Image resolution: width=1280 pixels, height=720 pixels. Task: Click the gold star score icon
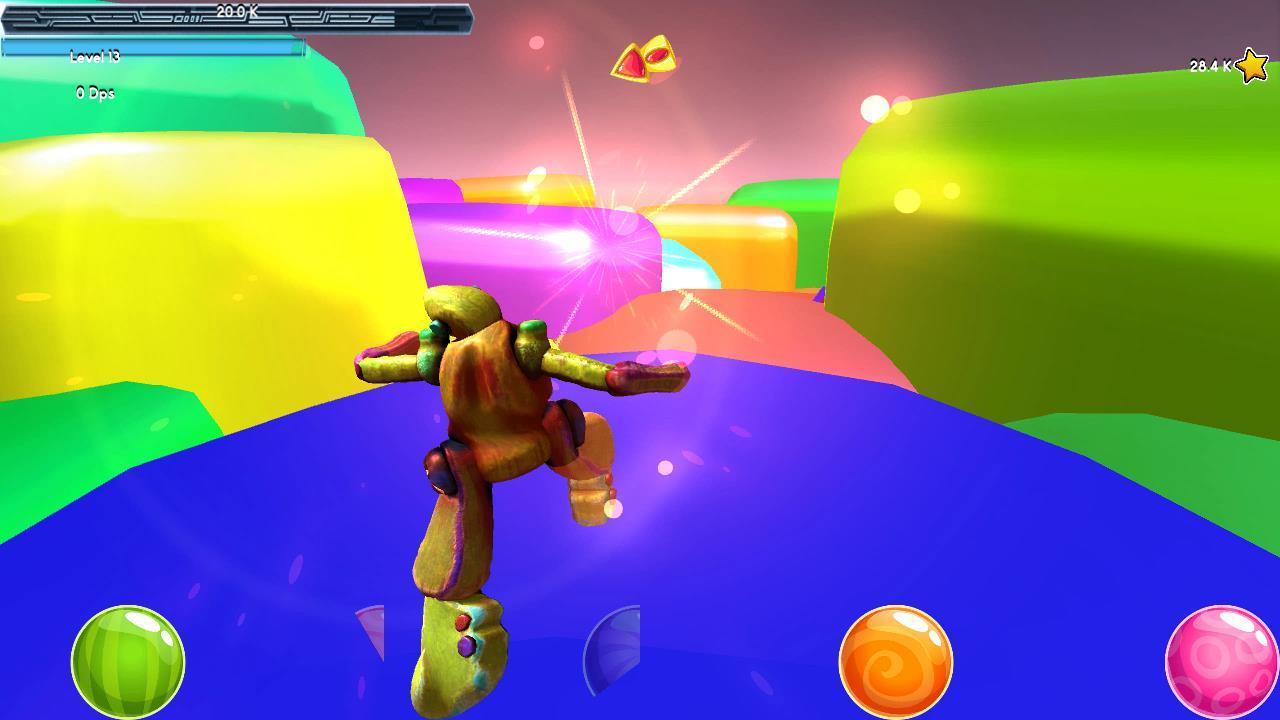tap(1250, 66)
